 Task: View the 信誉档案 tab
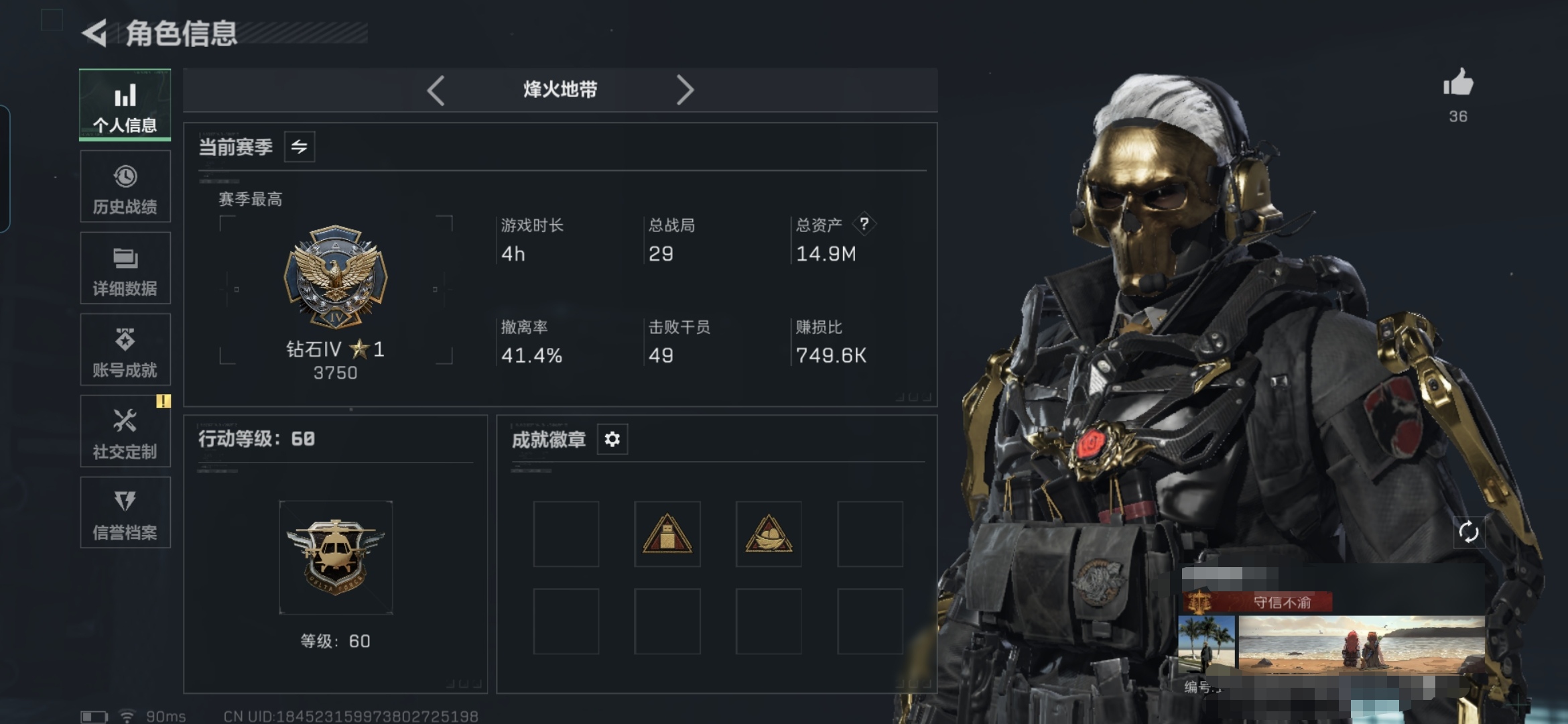[125, 513]
